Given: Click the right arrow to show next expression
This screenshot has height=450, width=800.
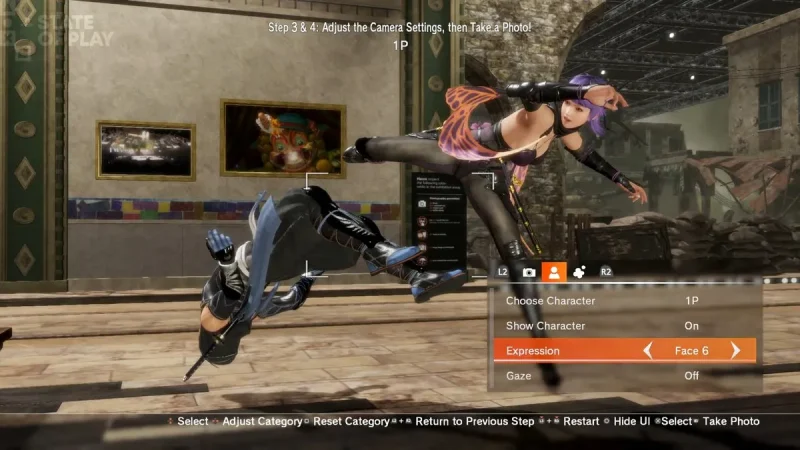Looking at the screenshot, I should click(736, 351).
